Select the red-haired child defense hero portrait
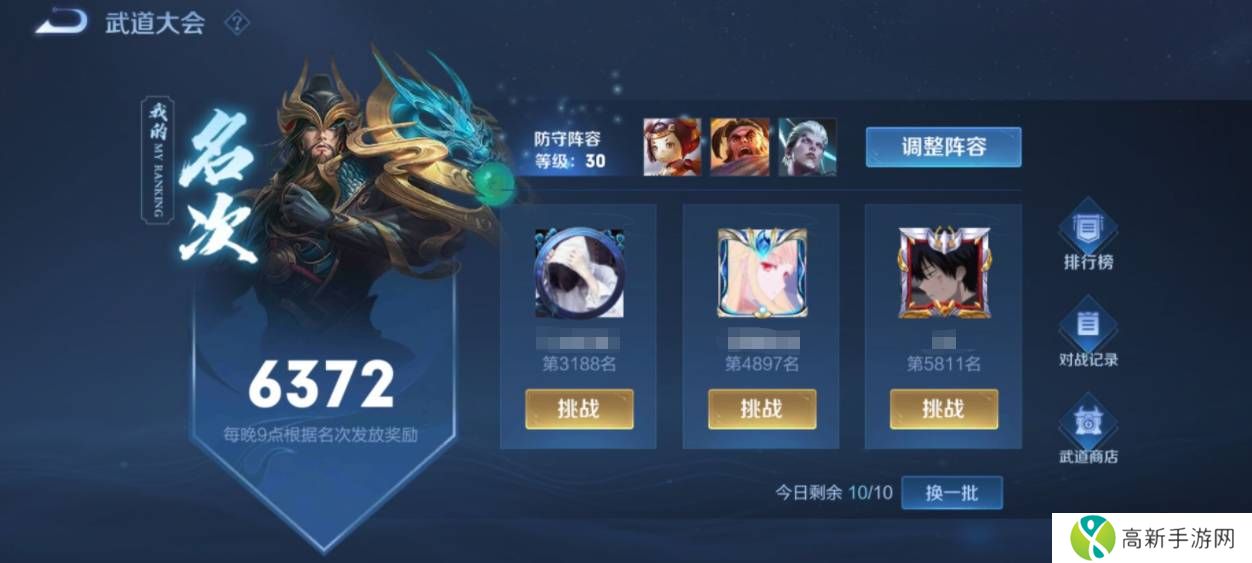Viewport: 1252px width, 563px height. pyautogui.click(x=671, y=147)
